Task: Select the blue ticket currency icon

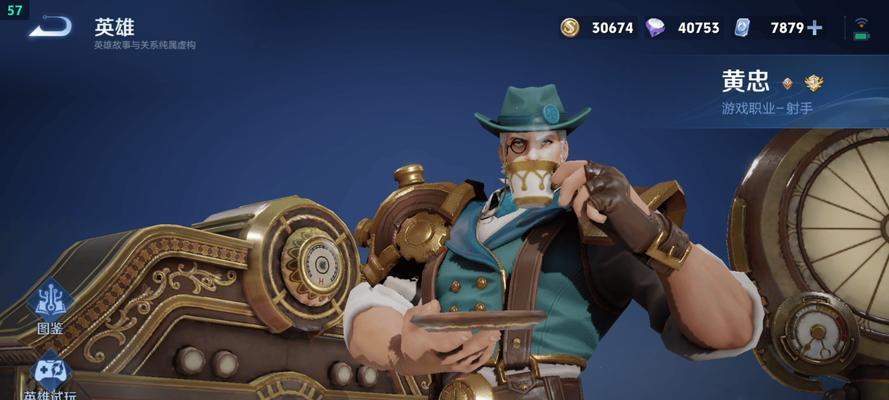Action: click(742, 28)
